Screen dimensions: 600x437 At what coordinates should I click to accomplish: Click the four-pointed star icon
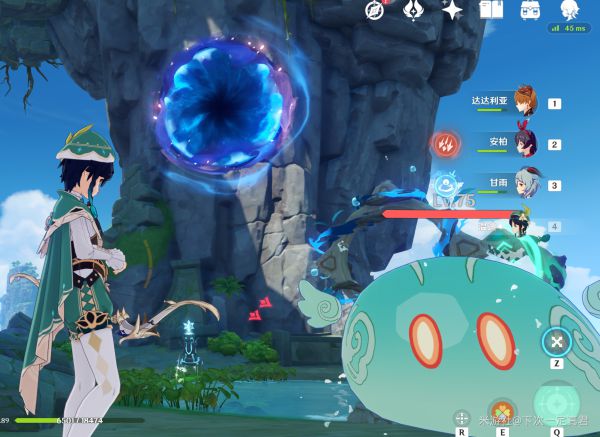click(453, 10)
